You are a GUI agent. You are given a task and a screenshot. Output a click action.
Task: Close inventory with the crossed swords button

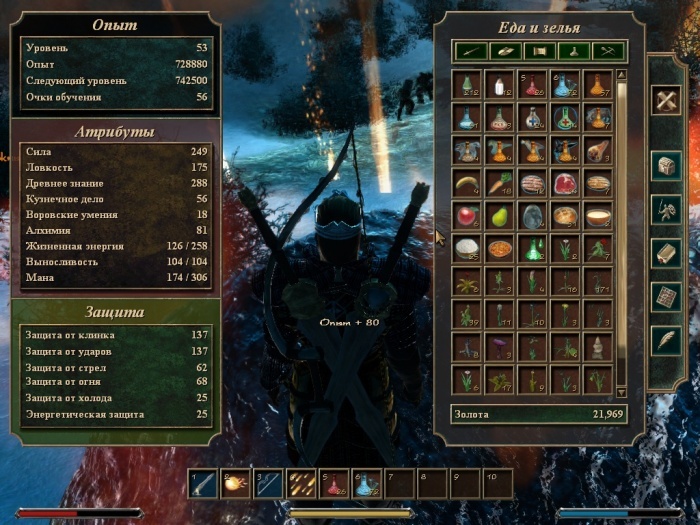(666, 98)
